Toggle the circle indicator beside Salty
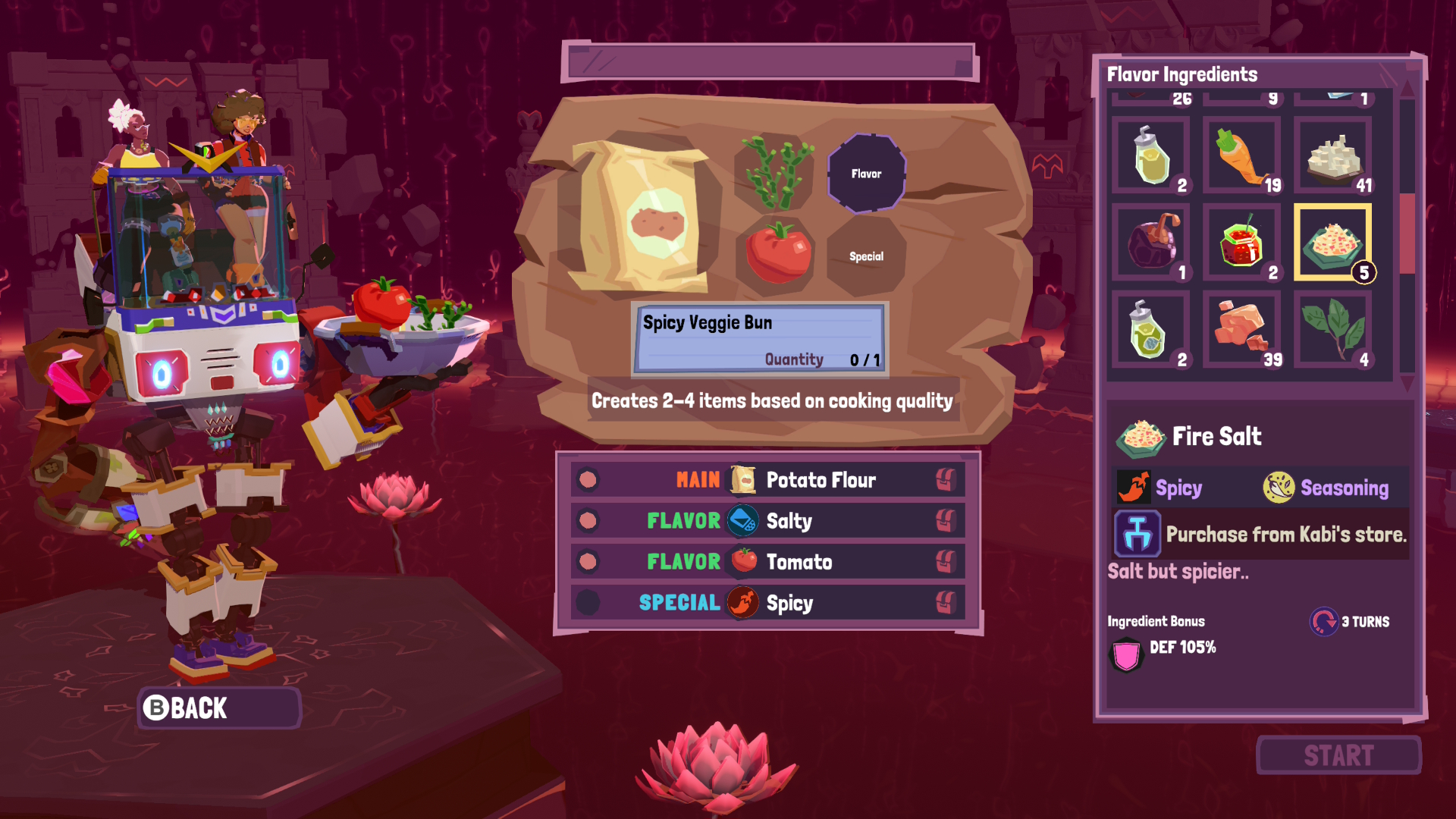 click(x=589, y=521)
